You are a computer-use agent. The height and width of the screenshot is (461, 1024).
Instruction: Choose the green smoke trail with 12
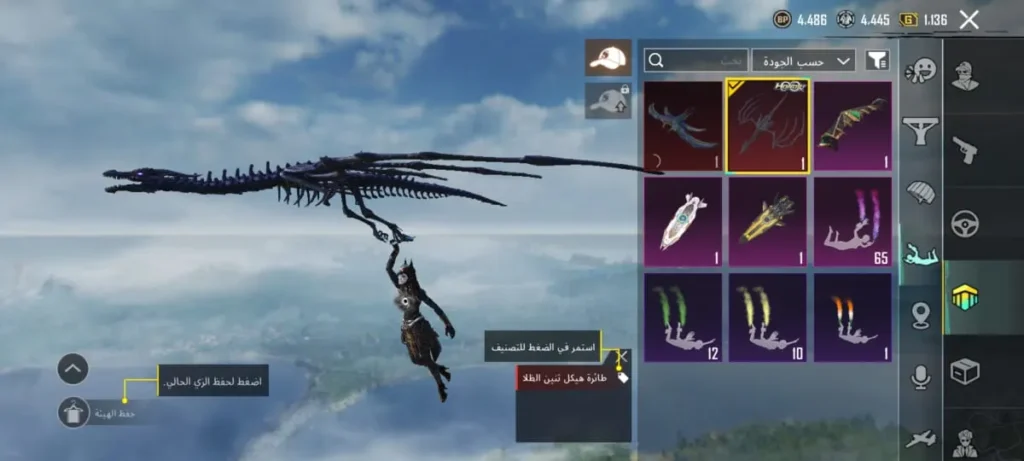(x=683, y=317)
